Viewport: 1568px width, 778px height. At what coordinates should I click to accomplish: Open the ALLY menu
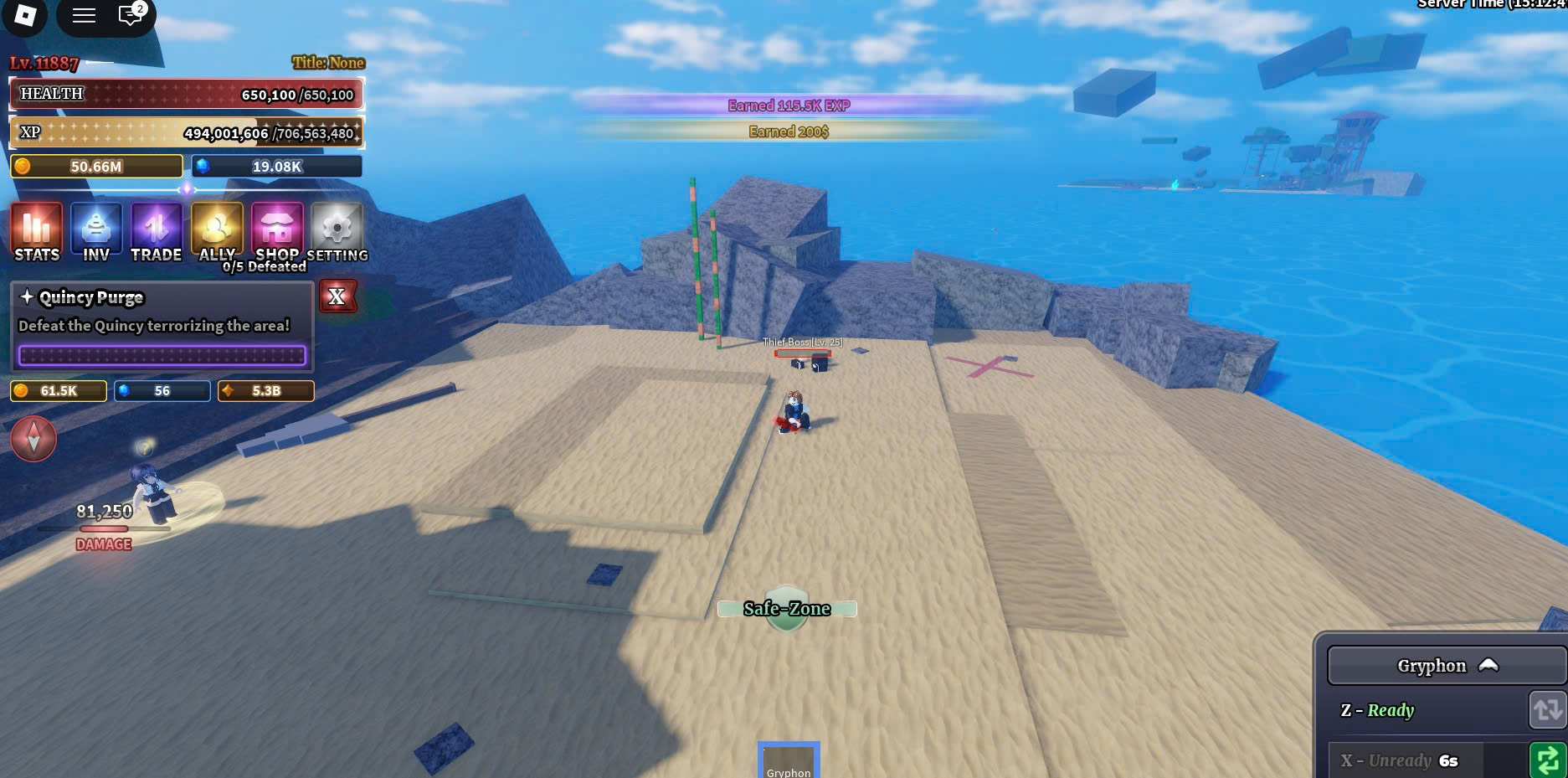click(217, 231)
